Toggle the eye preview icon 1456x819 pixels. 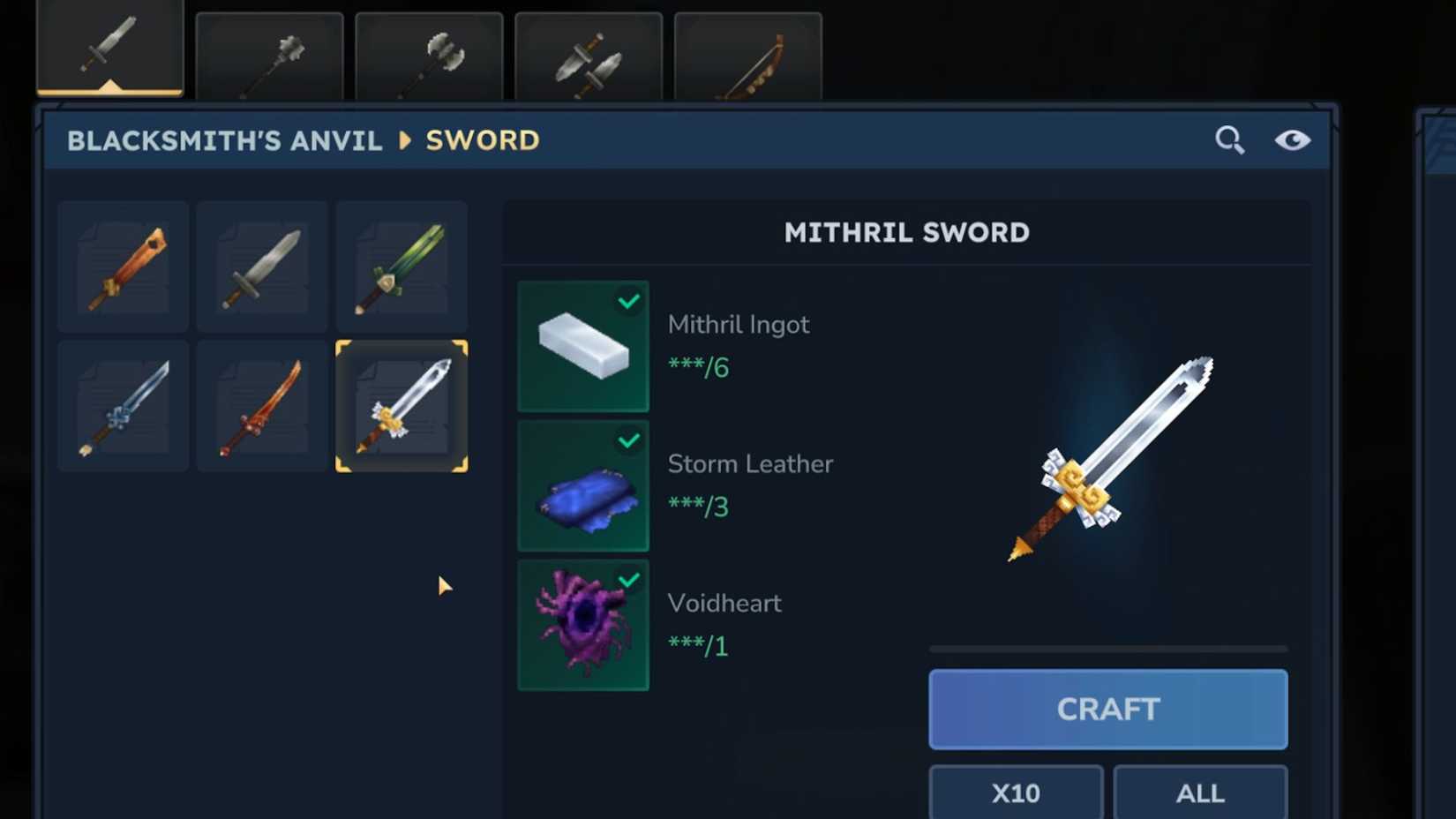tap(1292, 139)
